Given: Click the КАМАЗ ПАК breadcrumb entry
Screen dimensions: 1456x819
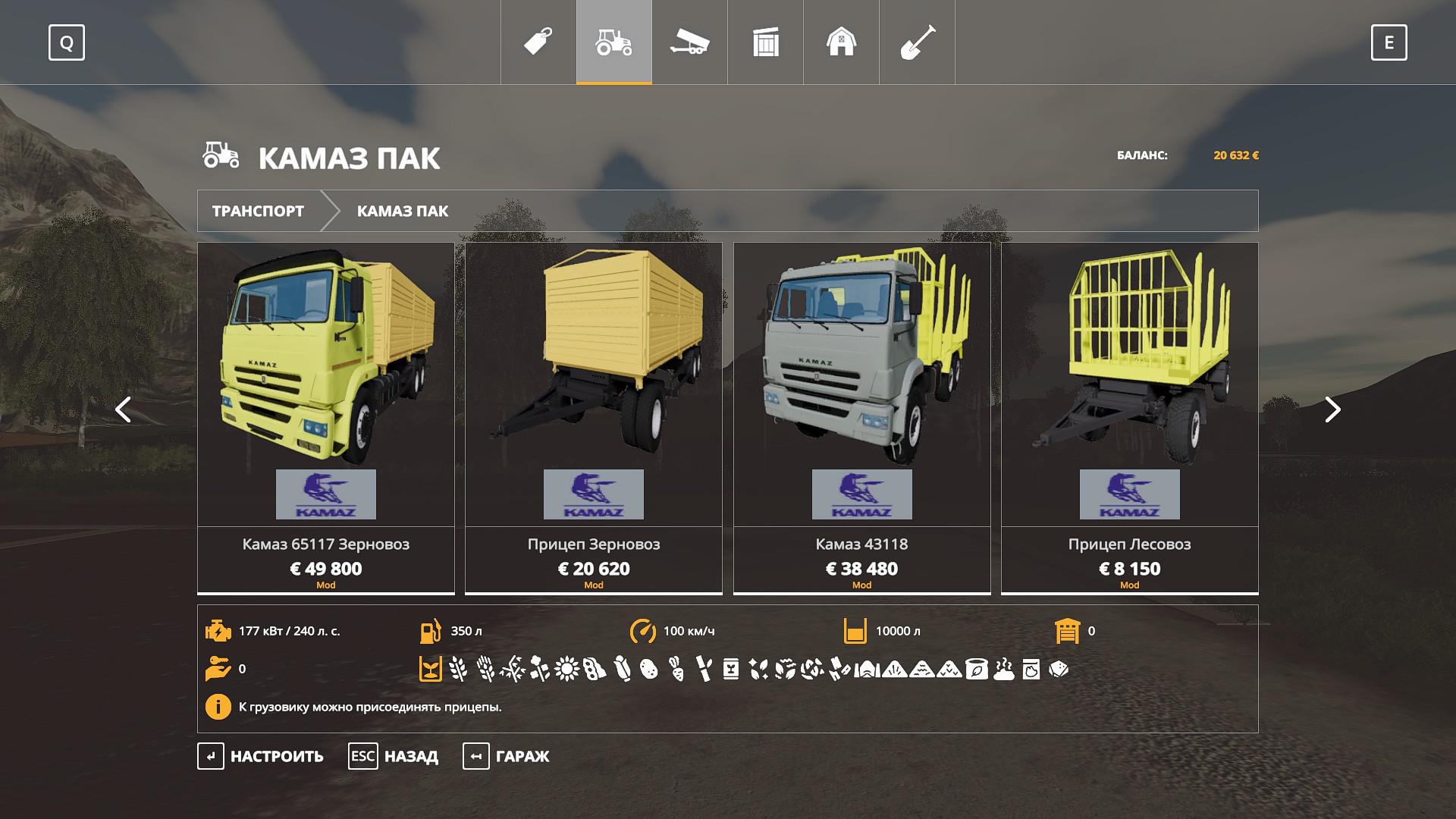Looking at the screenshot, I should click(x=403, y=211).
